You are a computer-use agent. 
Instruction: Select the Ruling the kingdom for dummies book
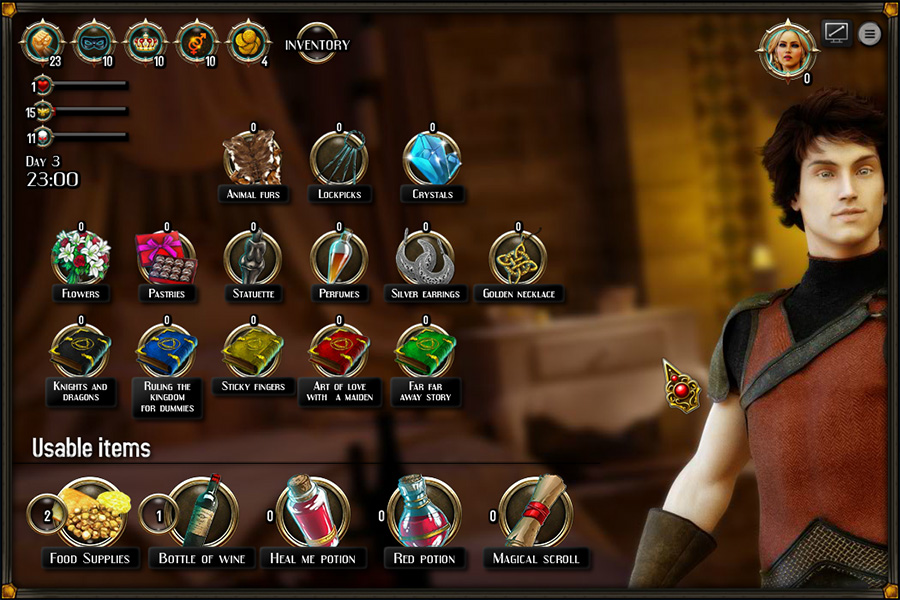tap(167, 350)
